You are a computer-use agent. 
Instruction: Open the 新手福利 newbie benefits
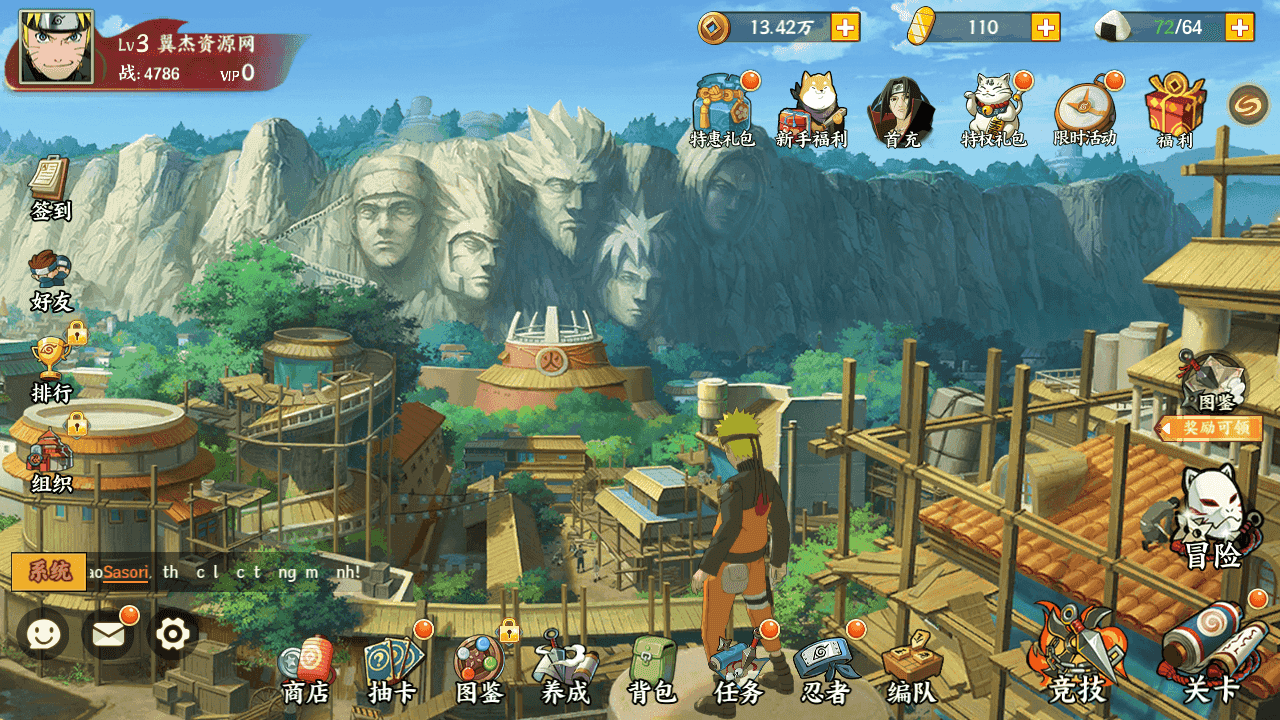(811, 110)
